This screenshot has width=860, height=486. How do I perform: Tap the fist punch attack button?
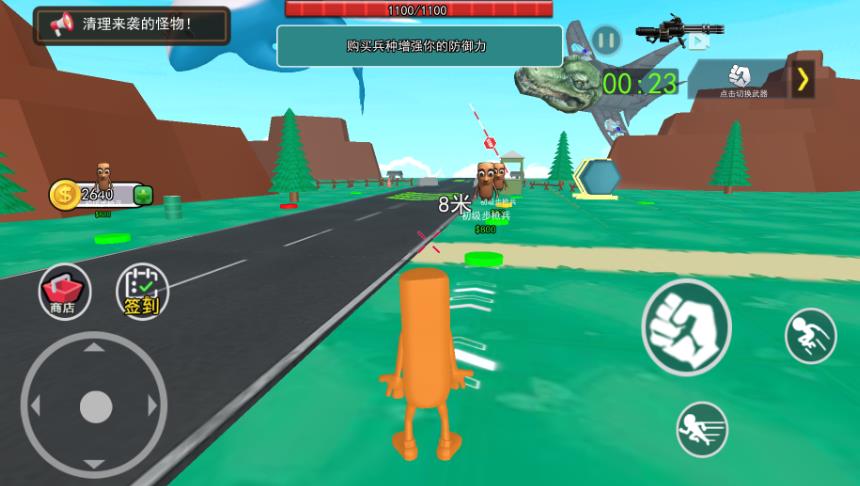[686, 327]
